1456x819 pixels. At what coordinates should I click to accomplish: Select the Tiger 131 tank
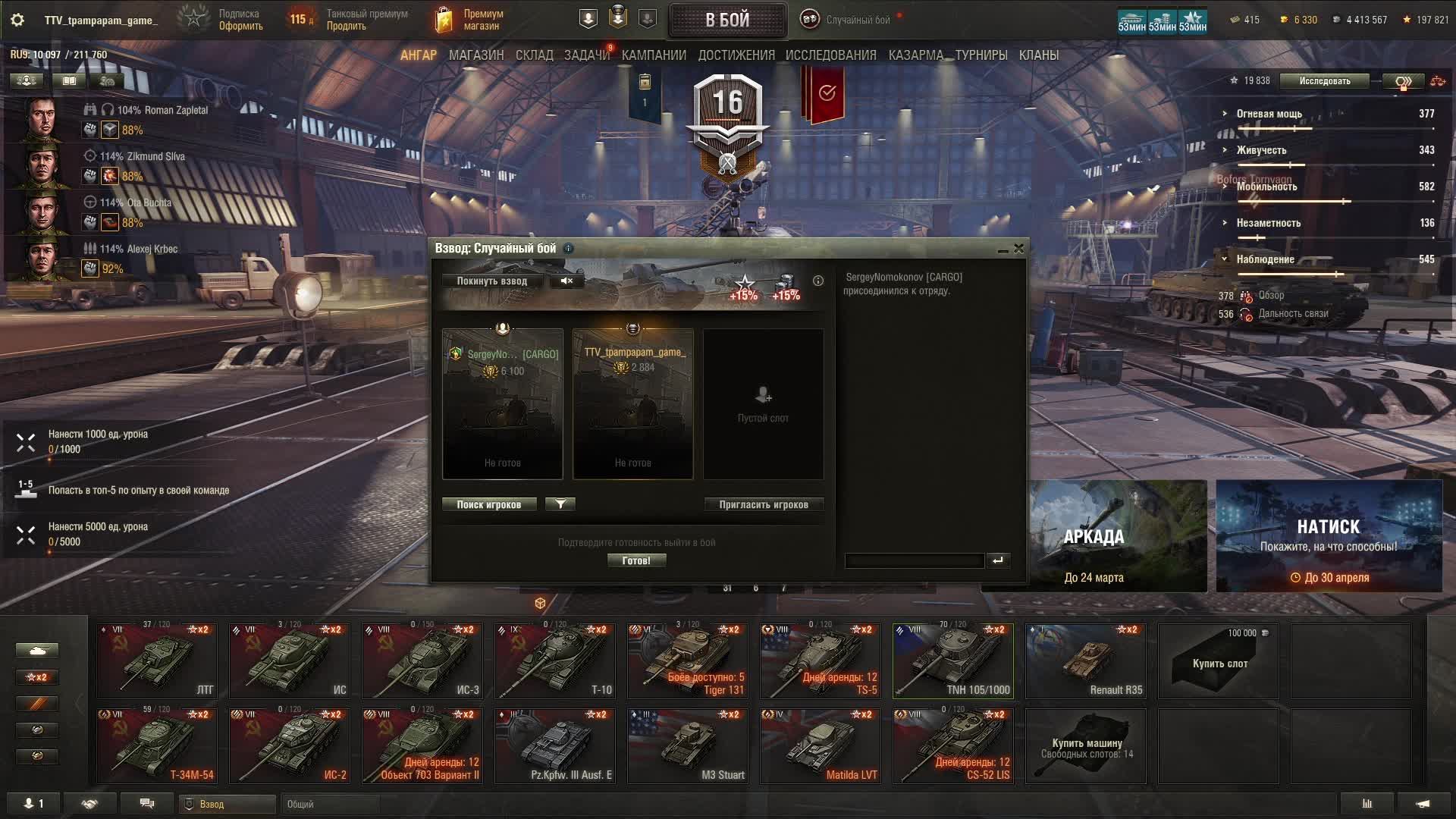pyautogui.click(x=687, y=661)
